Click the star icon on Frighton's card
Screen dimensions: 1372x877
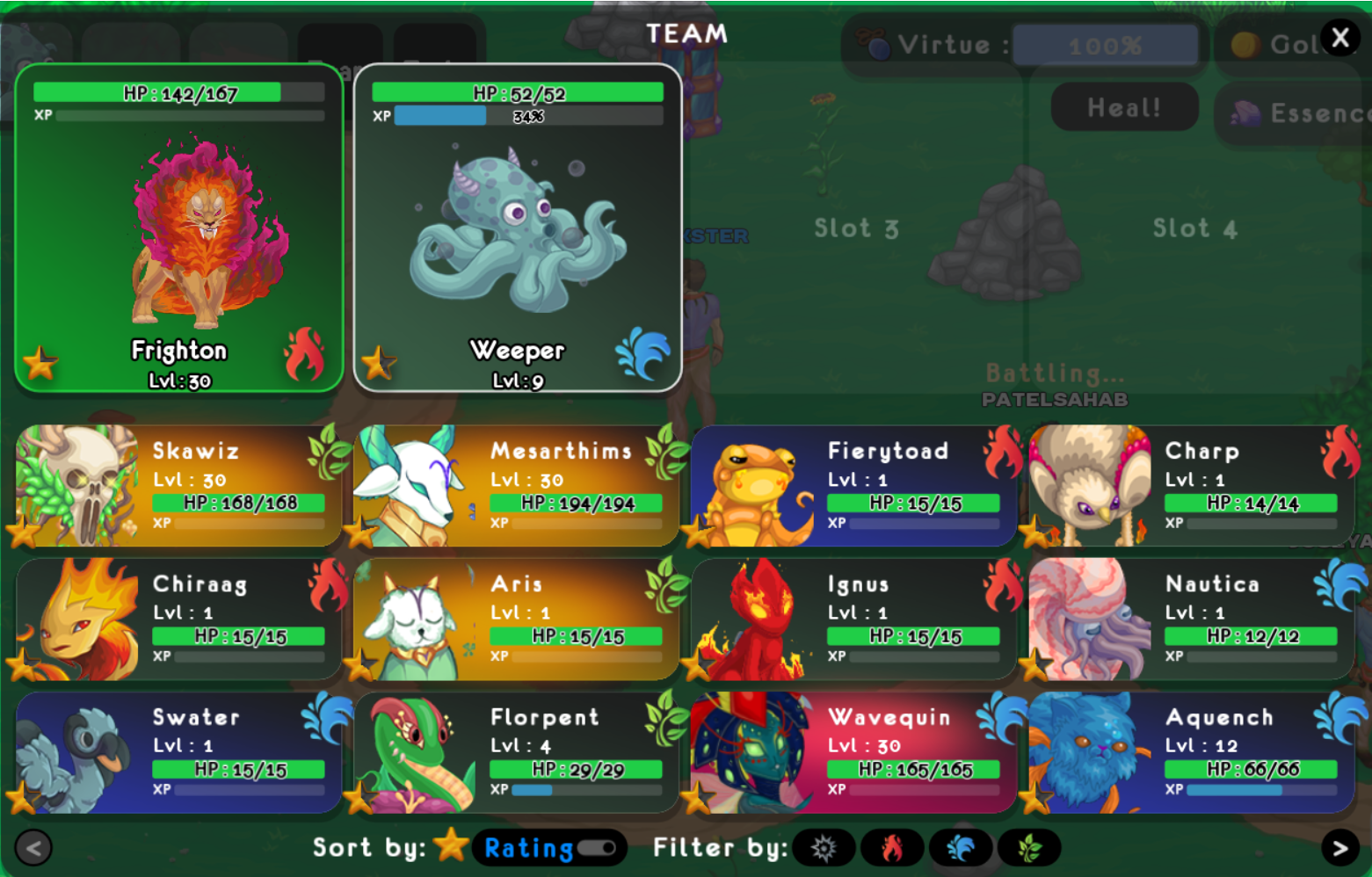tap(39, 362)
